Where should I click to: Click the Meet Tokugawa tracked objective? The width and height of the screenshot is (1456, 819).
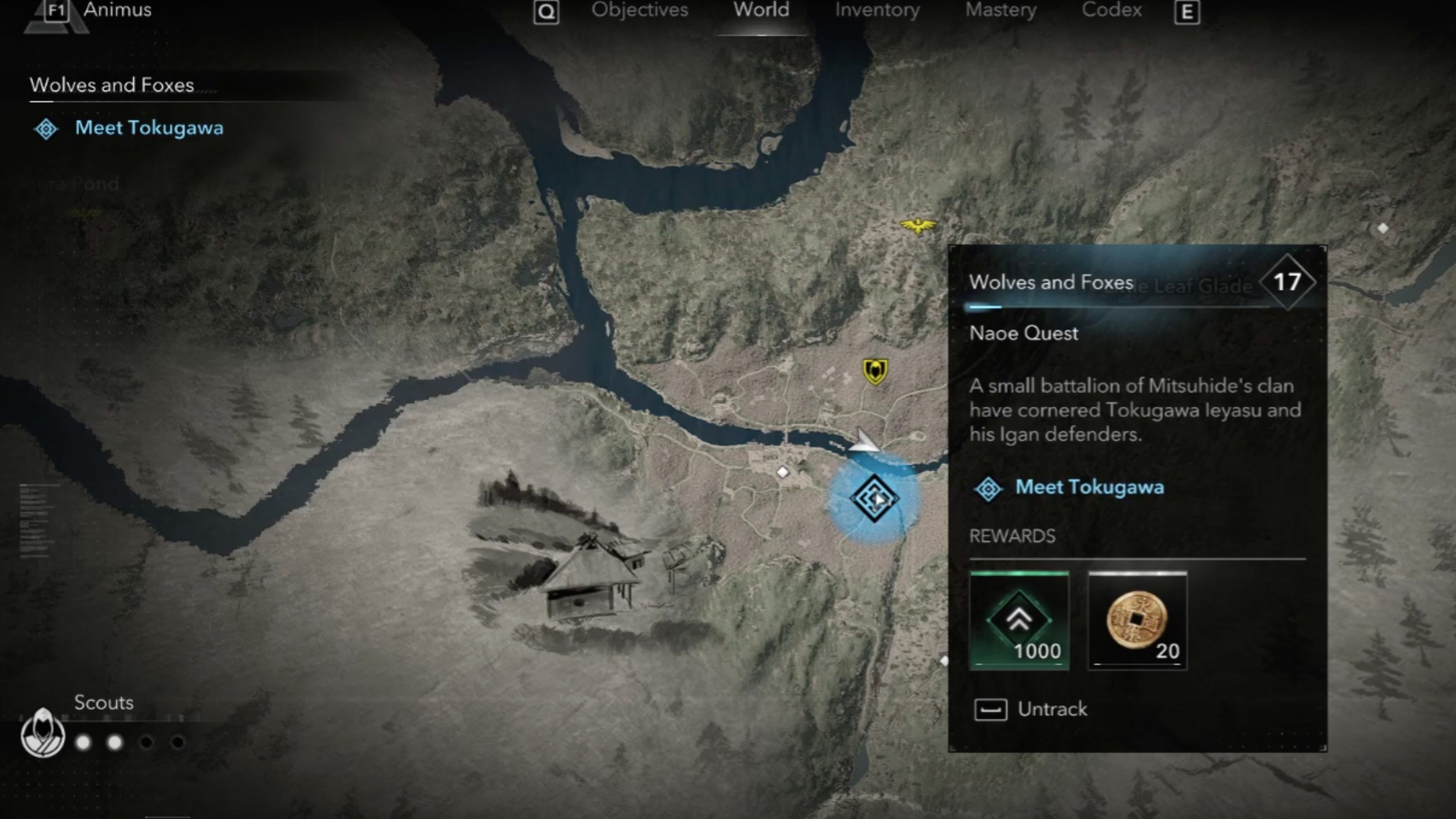click(x=149, y=128)
